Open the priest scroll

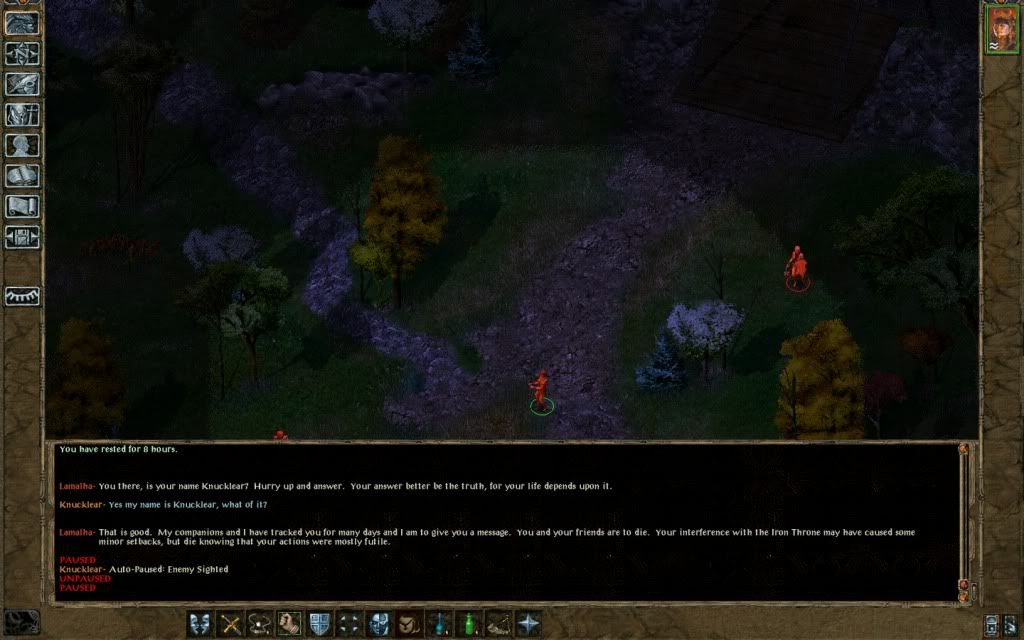click(x=22, y=206)
